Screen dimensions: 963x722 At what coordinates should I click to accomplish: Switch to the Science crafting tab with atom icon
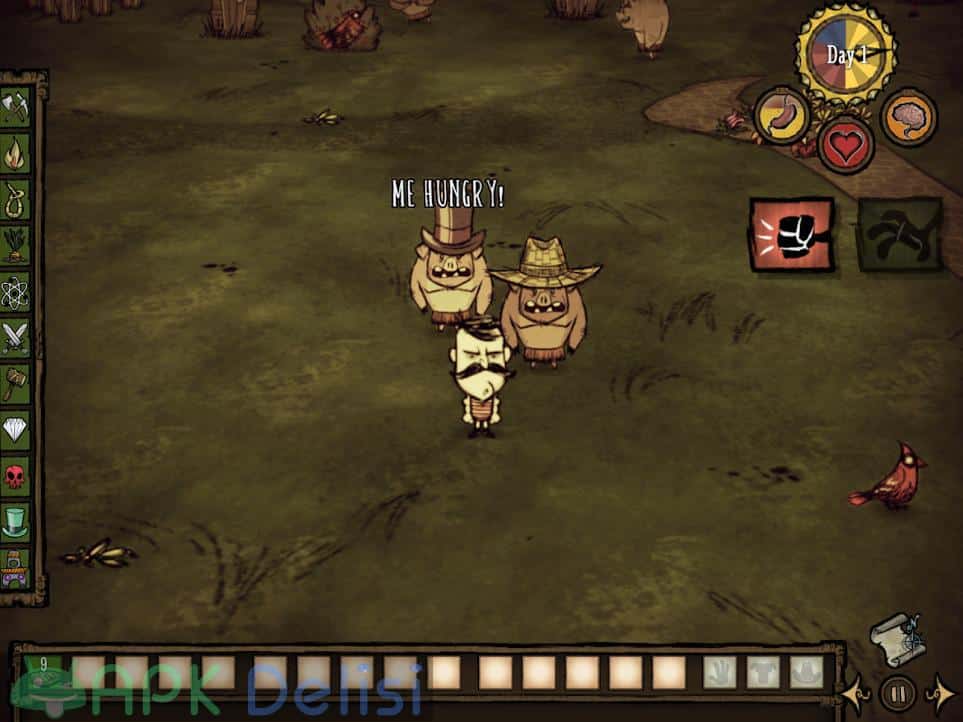pos(16,292)
